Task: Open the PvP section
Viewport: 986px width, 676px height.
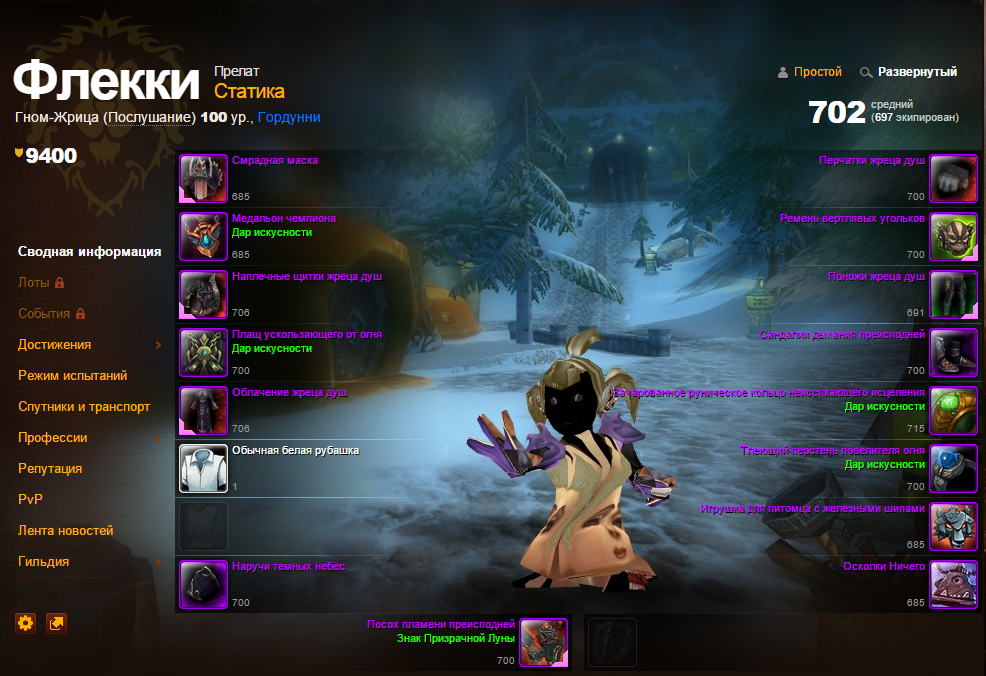Action: [31, 500]
